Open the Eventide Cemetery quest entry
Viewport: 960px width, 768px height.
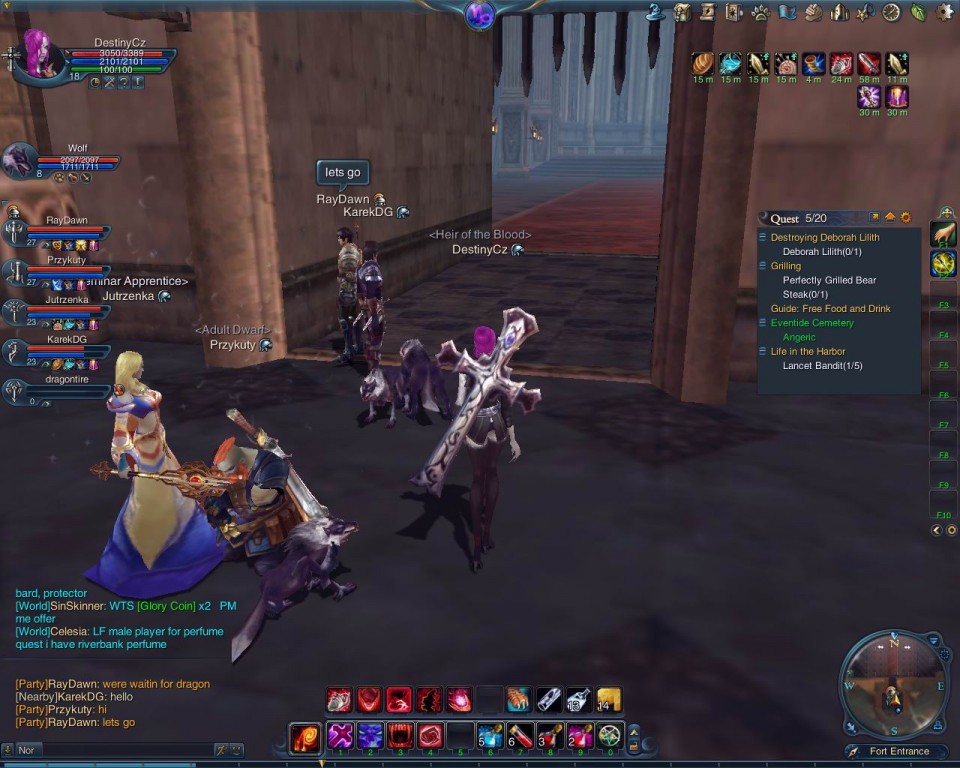pyautogui.click(x=812, y=323)
